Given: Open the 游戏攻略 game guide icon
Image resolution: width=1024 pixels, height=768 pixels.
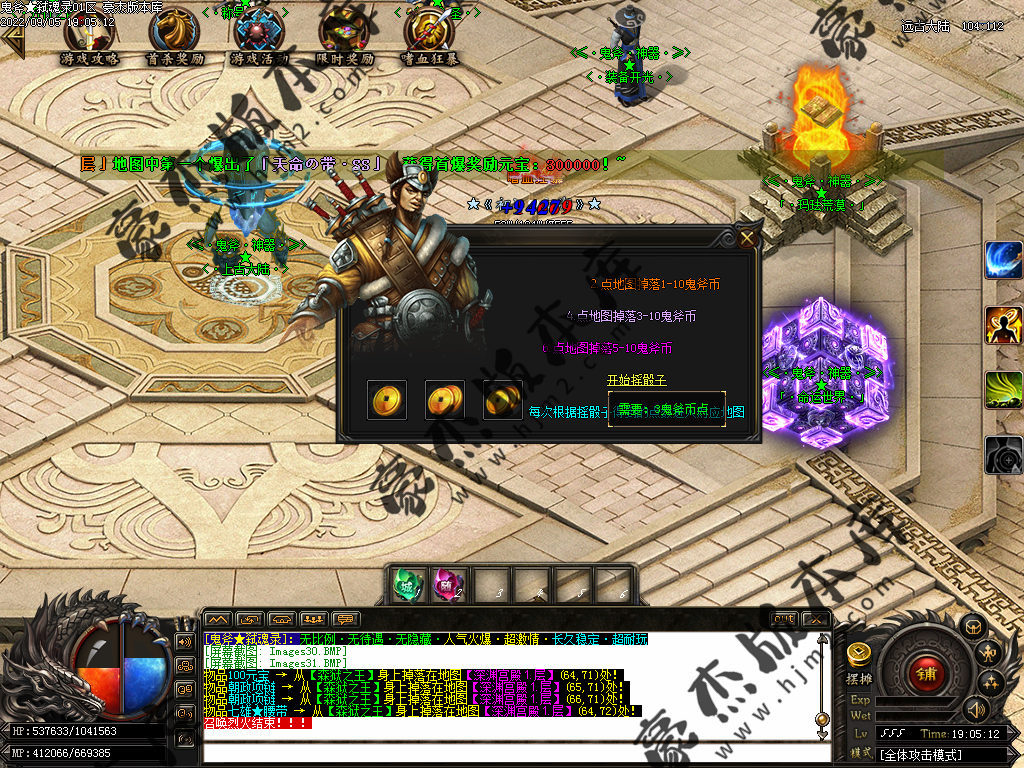Looking at the screenshot, I should (89, 32).
